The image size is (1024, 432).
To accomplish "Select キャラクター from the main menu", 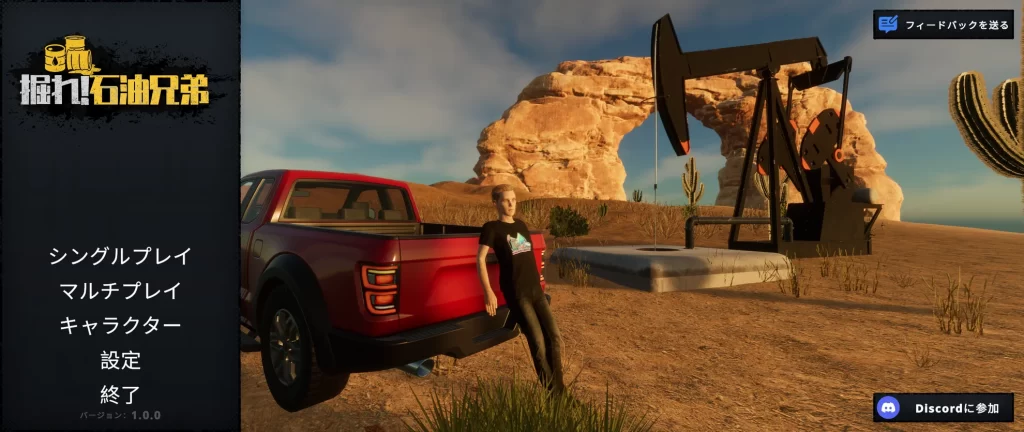I will click(120, 325).
